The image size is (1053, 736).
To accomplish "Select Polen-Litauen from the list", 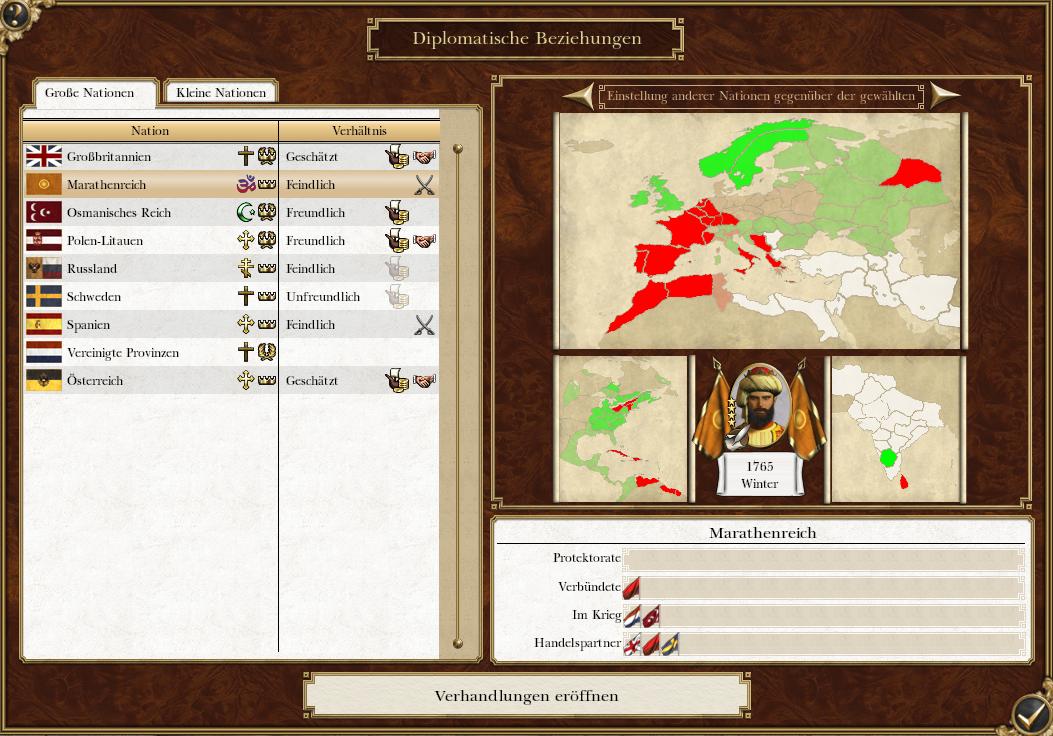I will 105,241.
